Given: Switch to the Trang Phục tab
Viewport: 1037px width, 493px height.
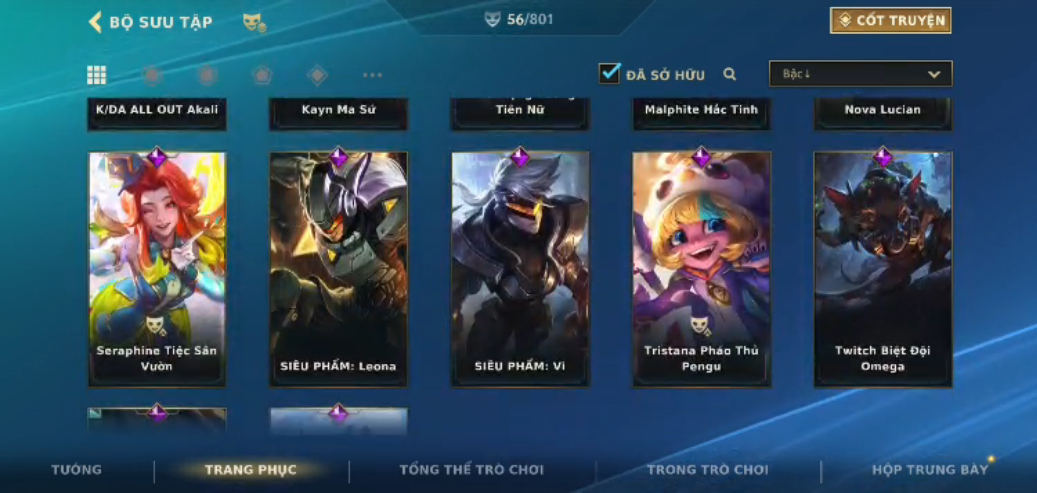Looking at the screenshot, I should point(251,470).
